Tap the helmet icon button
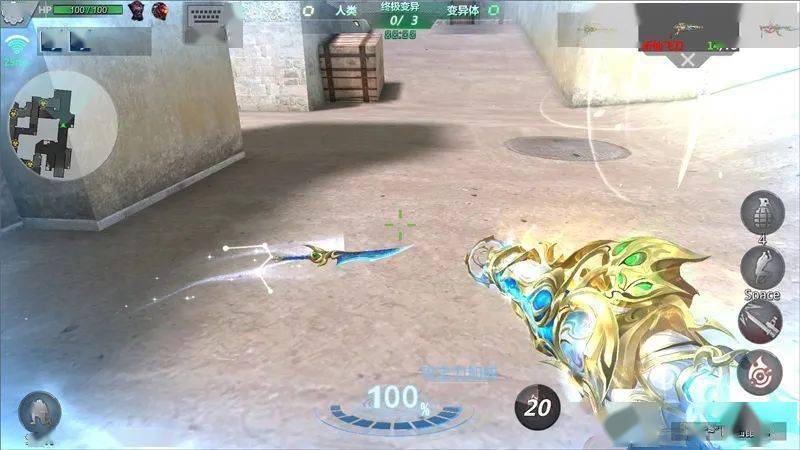800x450 pixels. (x=40, y=411)
